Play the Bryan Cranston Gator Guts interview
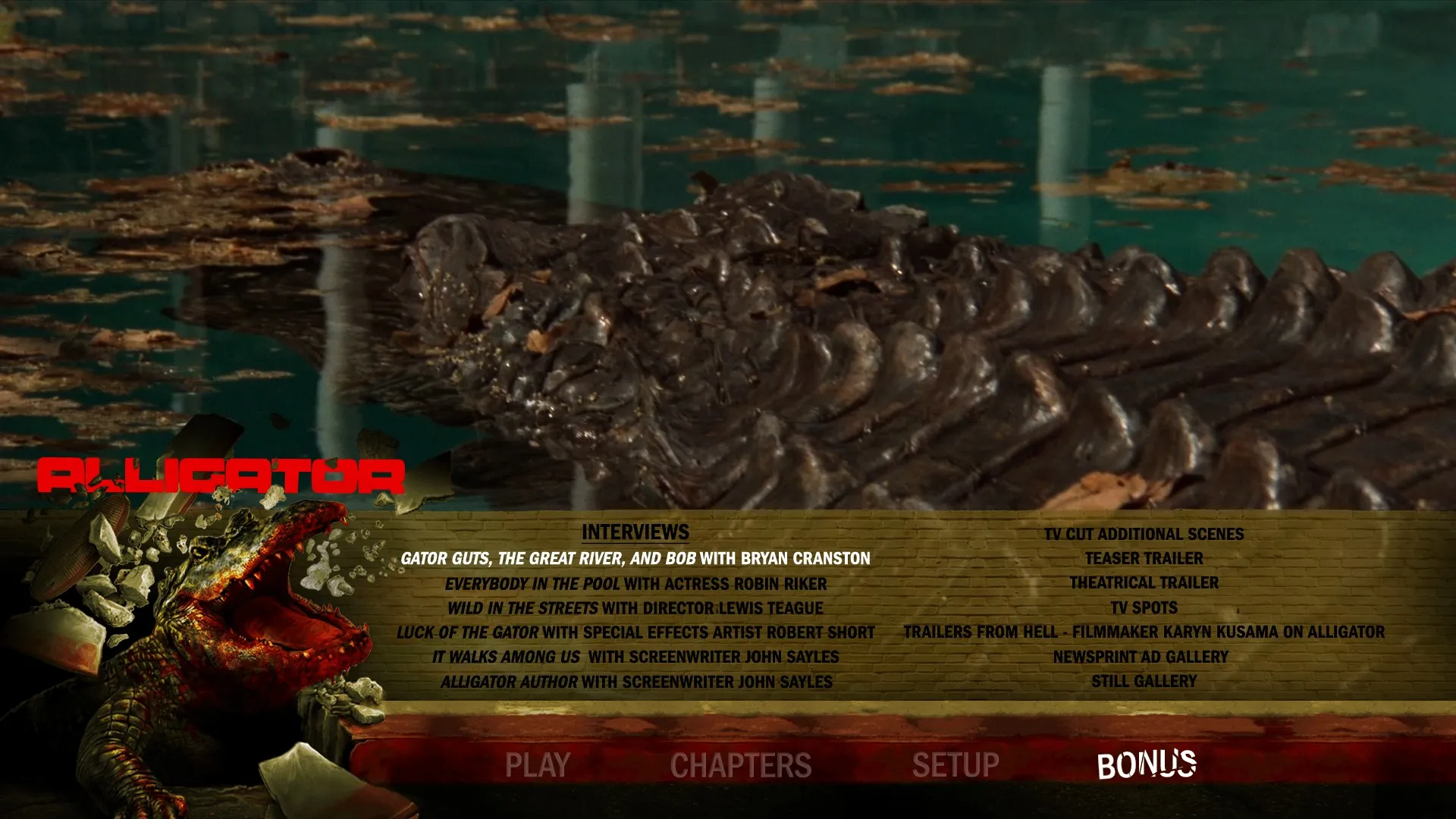Screen dimensions: 1456x819 coord(635,559)
